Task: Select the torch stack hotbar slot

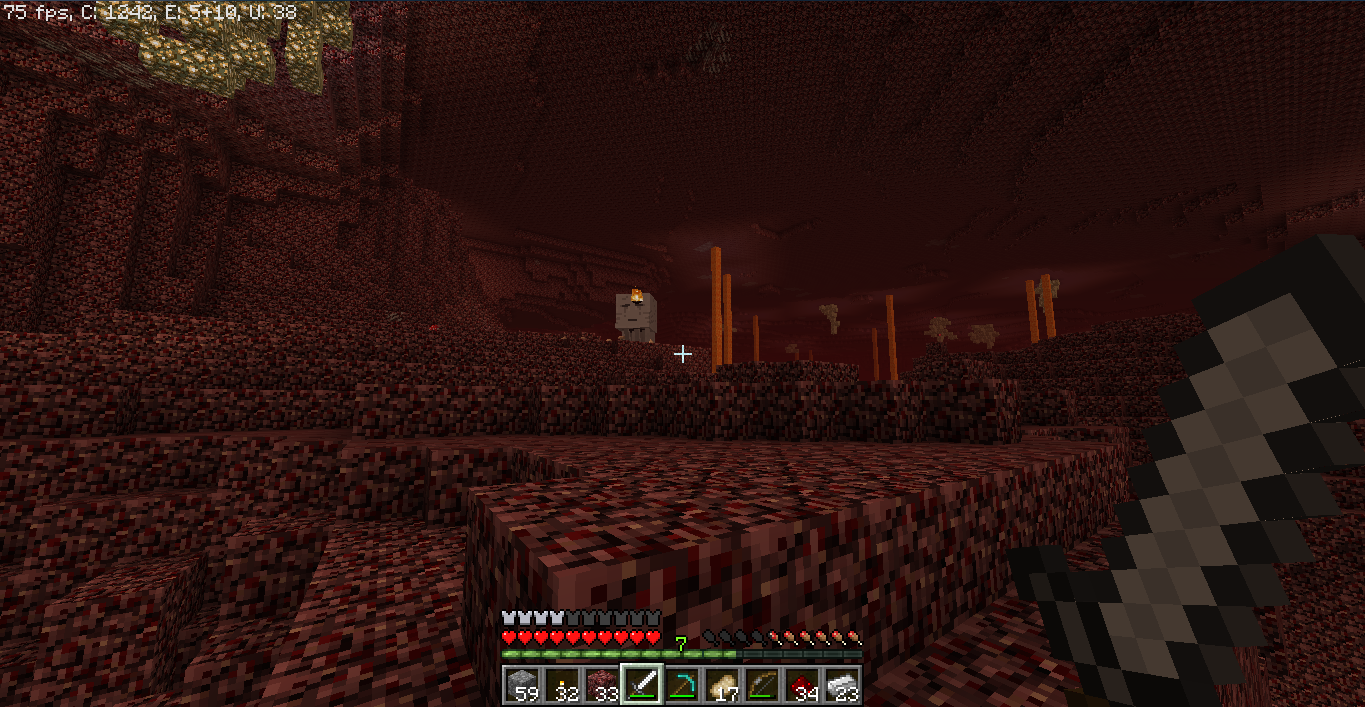Action: click(x=561, y=685)
